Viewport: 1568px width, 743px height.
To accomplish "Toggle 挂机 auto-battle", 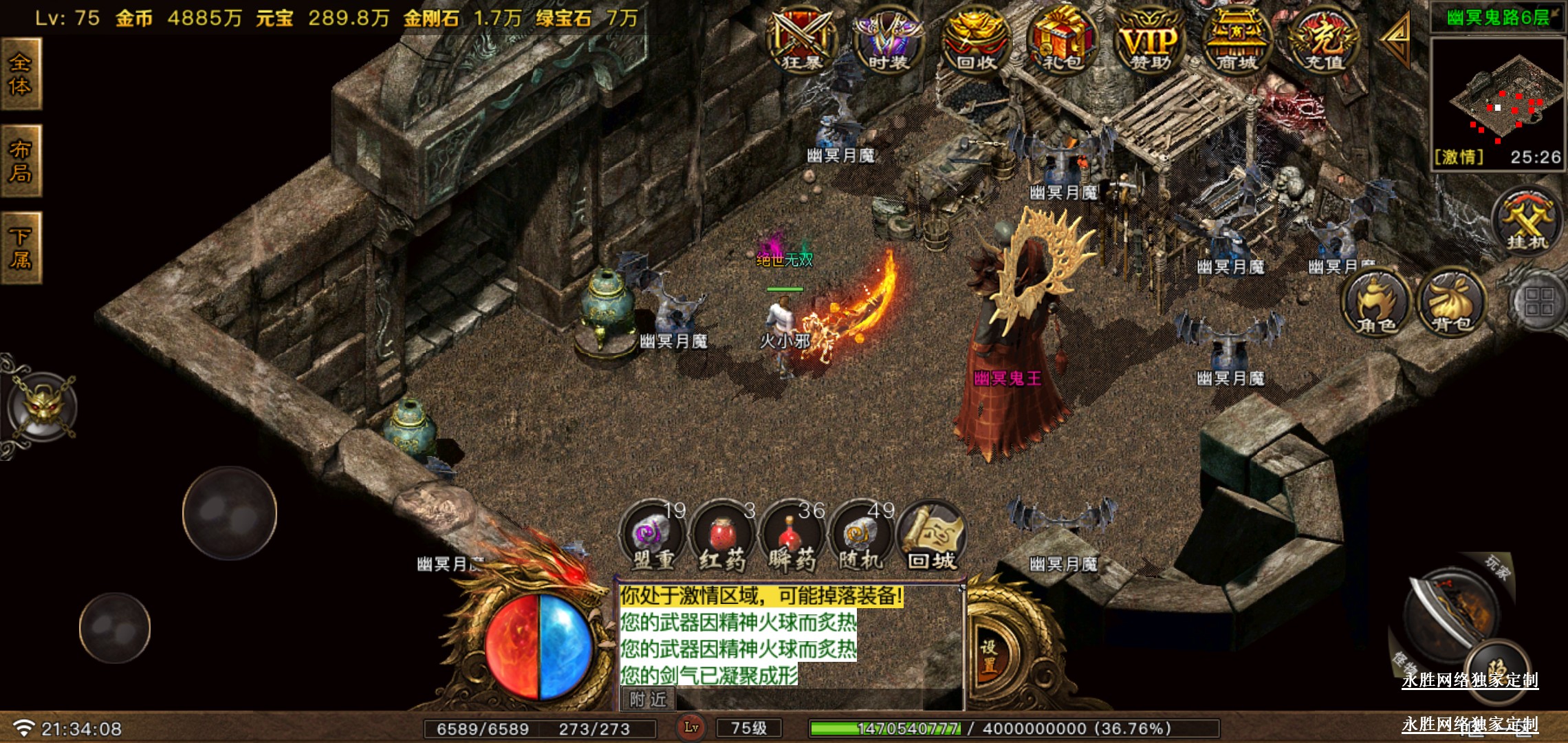I will 1527,222.
